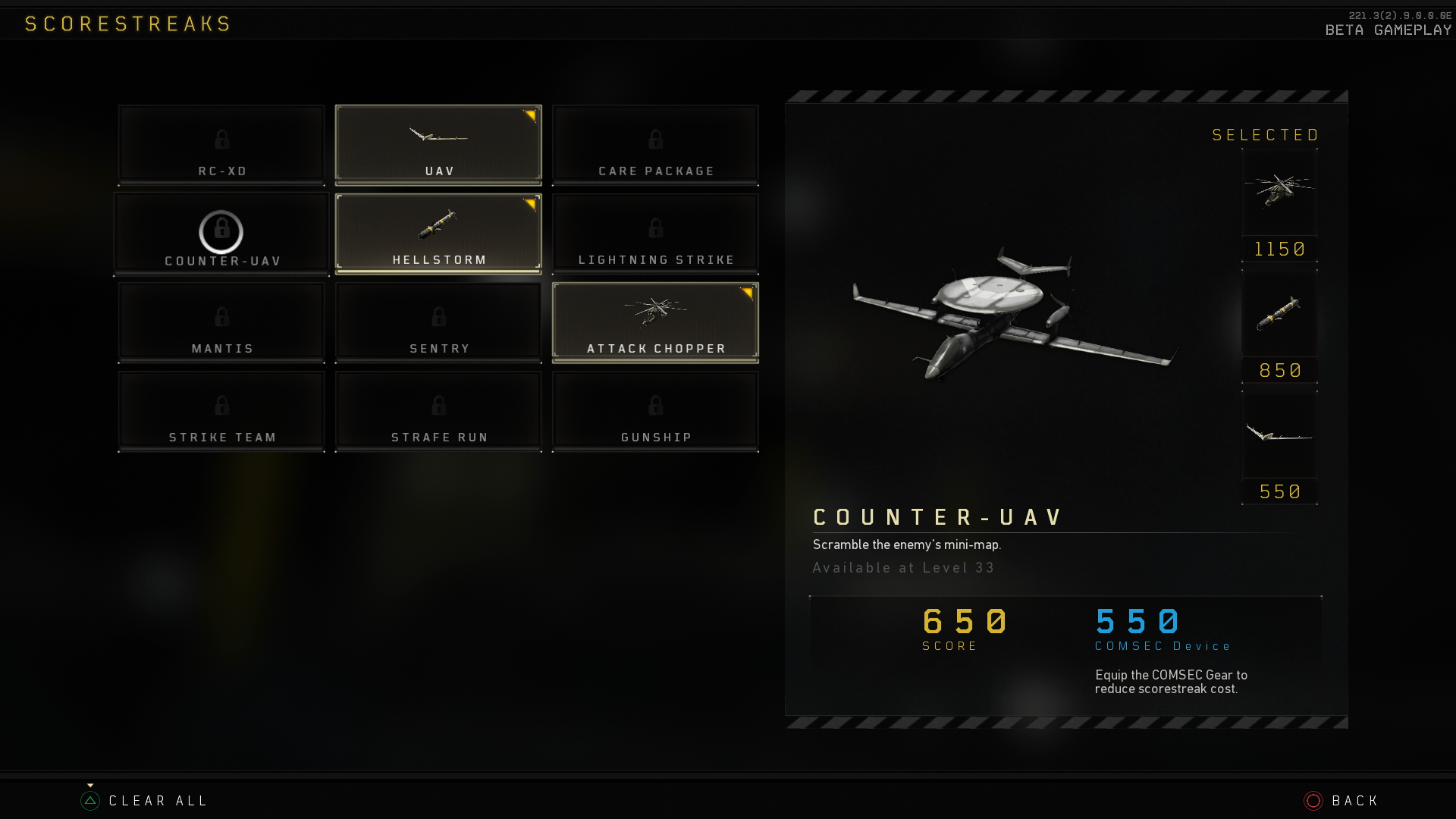This screenshot has height=819, width=1456.
Task: Clear all selected scorestreaks
Action: tap(144, 801)
